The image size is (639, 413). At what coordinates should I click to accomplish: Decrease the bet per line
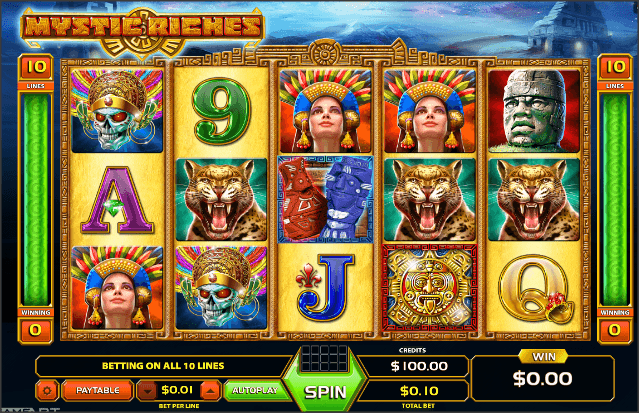[x=147, y=389]
